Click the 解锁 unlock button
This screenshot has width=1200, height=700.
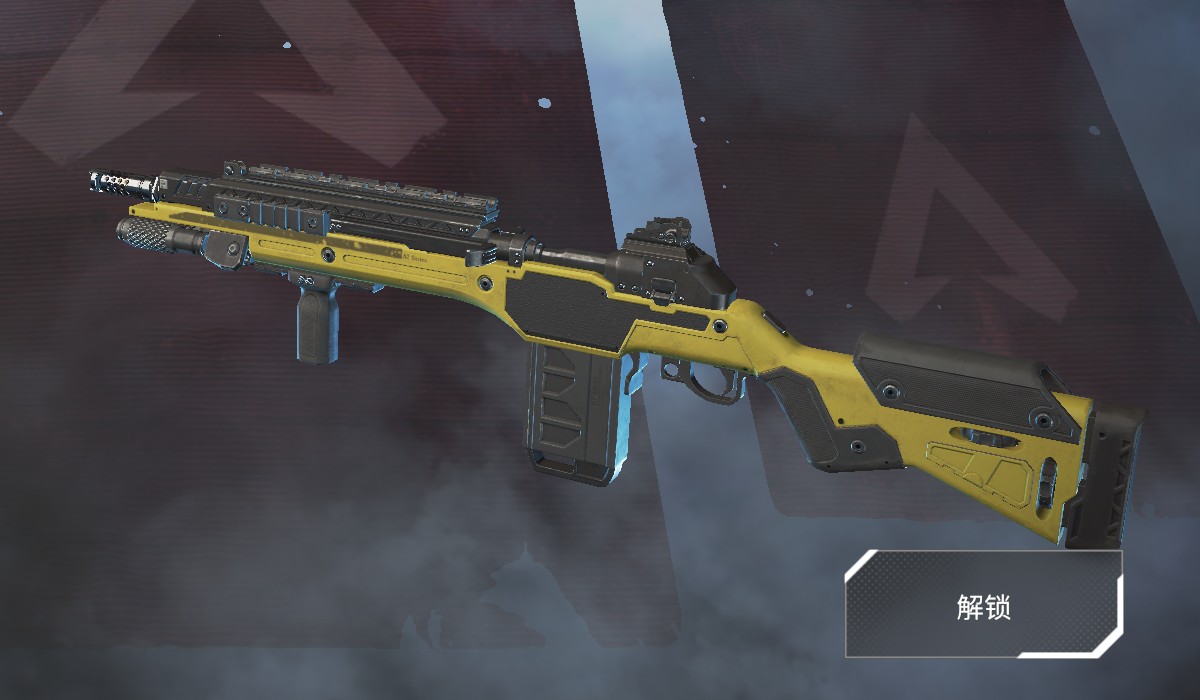(983, 604)
